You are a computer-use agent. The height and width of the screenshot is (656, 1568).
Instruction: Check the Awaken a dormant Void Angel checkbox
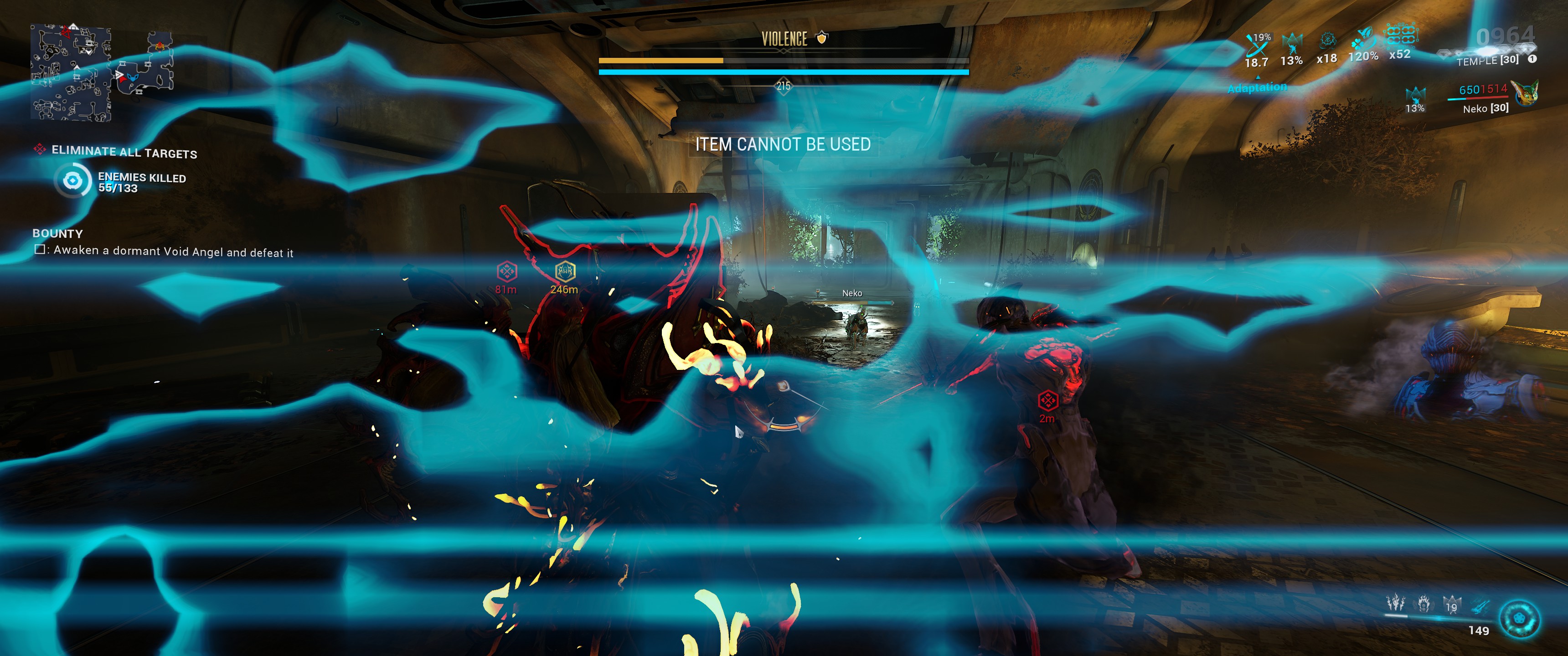pos(40,250)
